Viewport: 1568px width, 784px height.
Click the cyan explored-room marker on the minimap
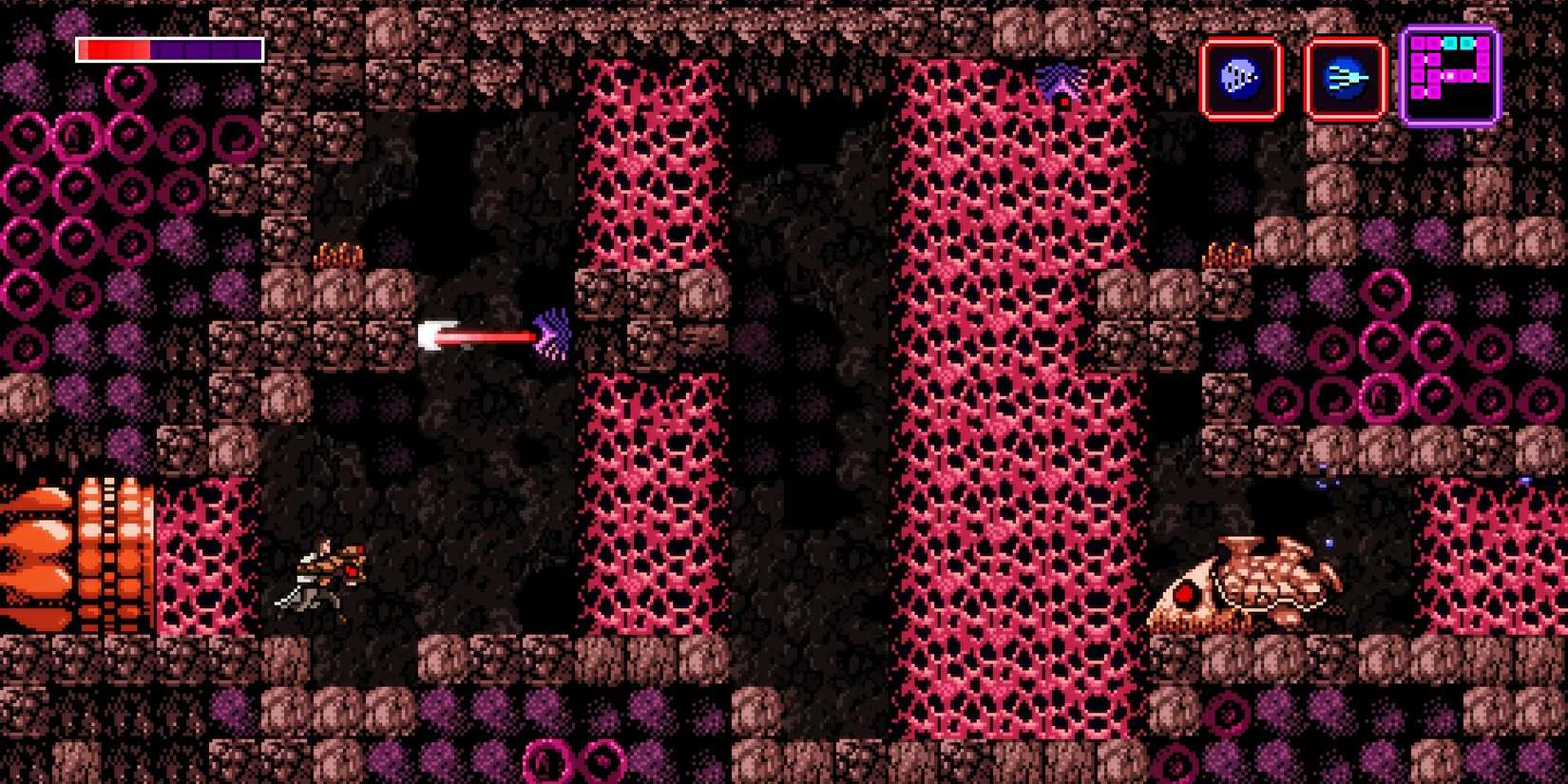(1450, 43)
